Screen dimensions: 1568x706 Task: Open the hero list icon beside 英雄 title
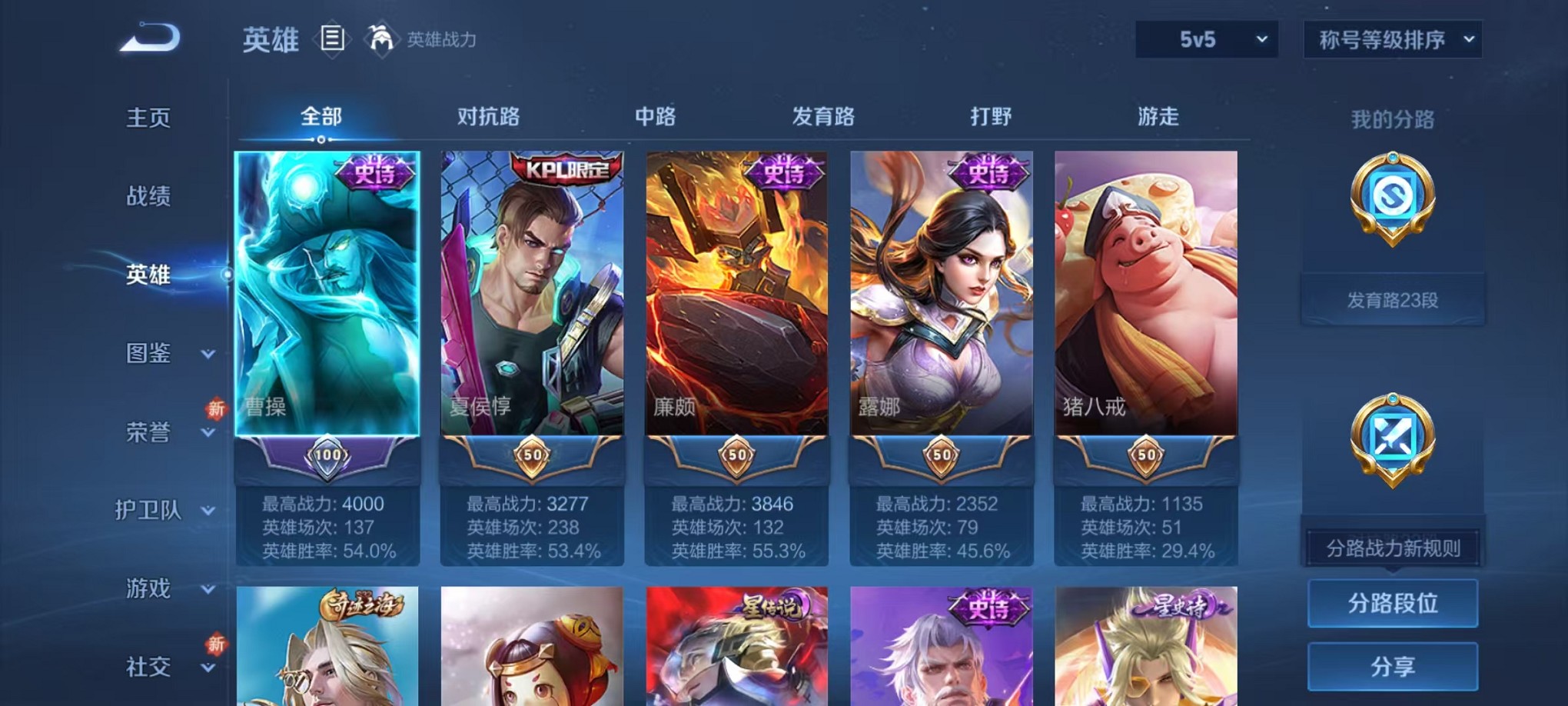332,38
